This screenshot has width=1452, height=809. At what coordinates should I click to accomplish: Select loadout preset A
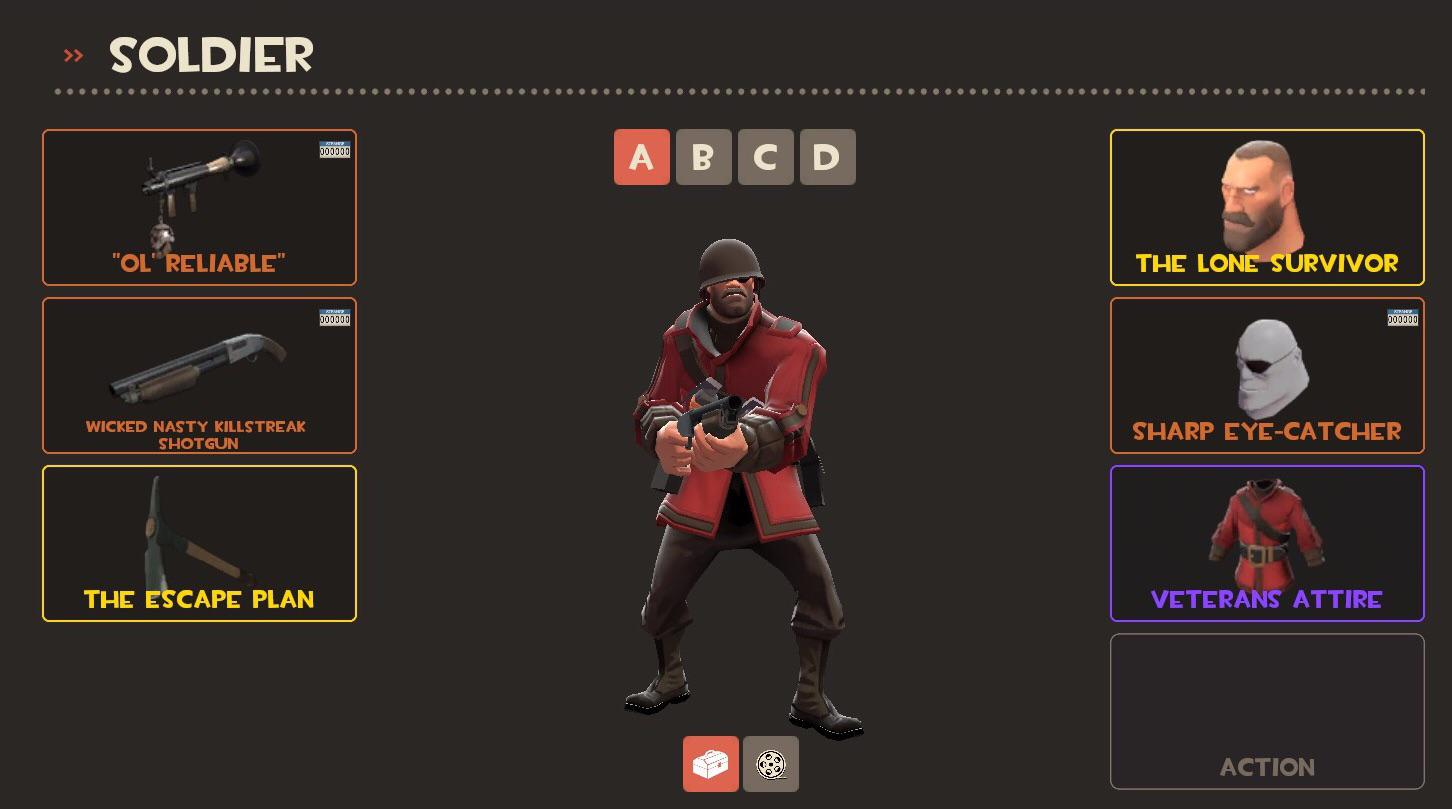[641, 157]
